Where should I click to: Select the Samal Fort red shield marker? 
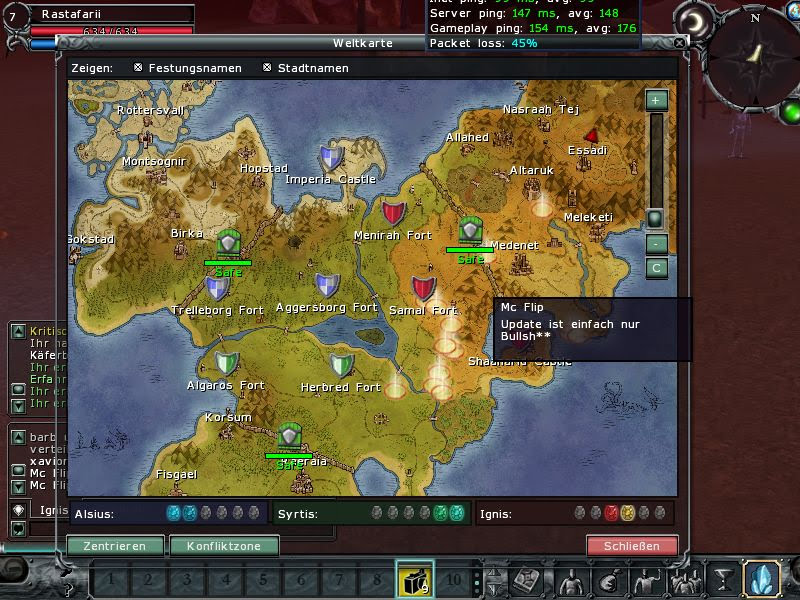coord(424,289)
